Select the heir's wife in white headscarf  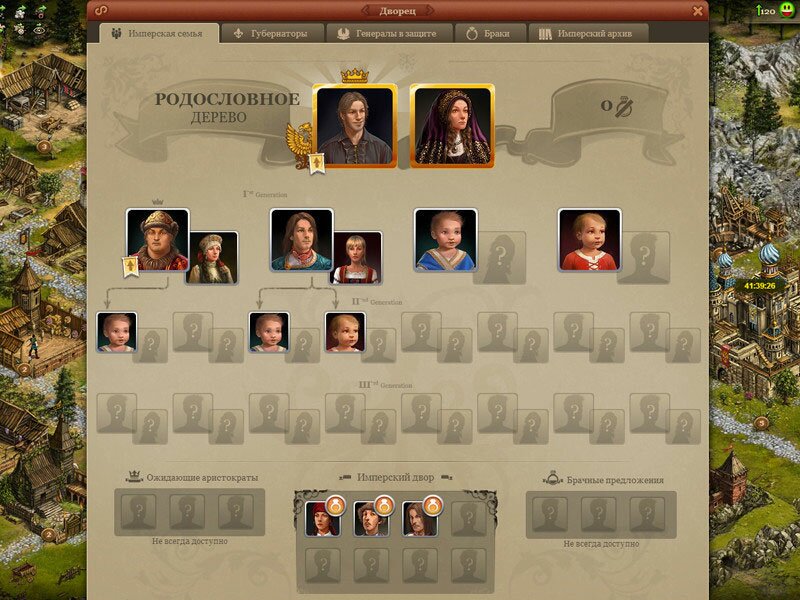coord(212,257)
